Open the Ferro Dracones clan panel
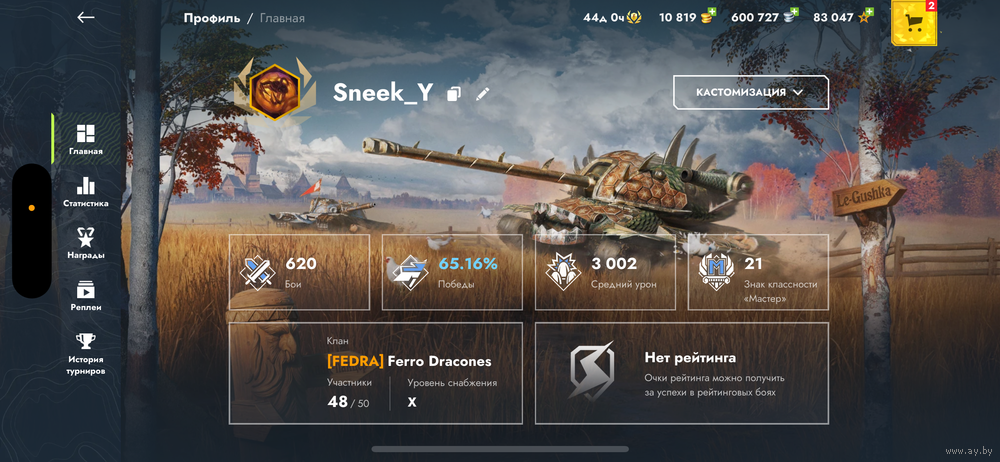This screenshot has height=462, width=1000. pyautogui.click(x=375, y=373)
